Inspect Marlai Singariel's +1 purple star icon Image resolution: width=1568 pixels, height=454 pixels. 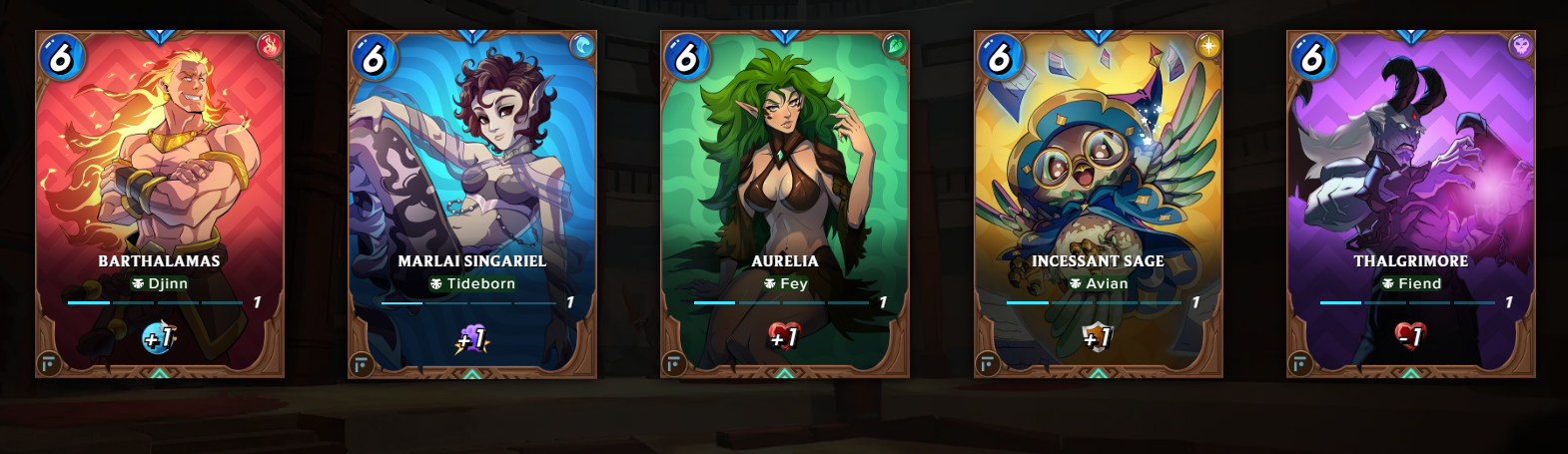tap(471, 339)
